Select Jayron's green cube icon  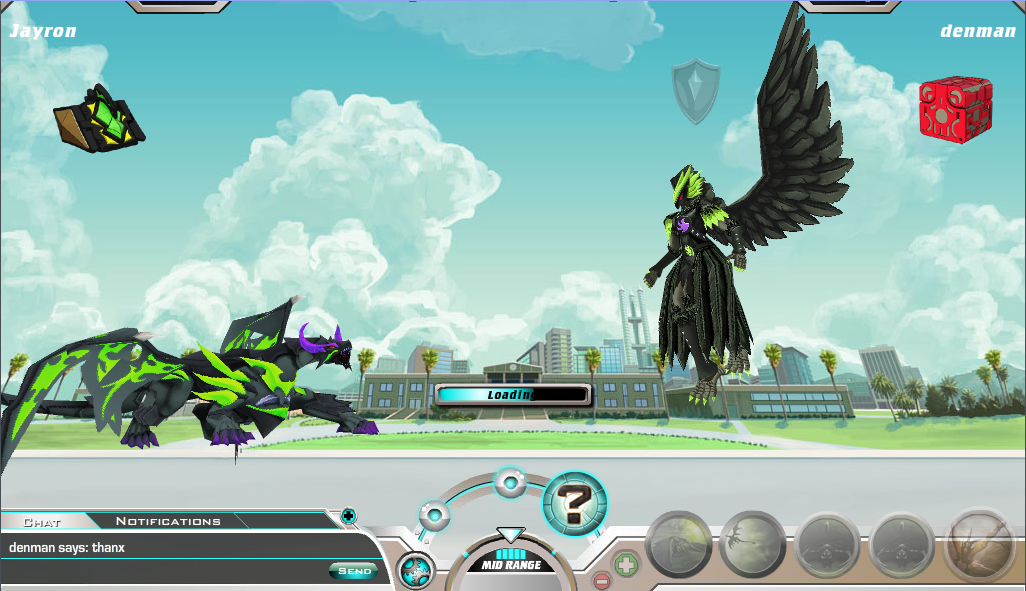[99, 118]
